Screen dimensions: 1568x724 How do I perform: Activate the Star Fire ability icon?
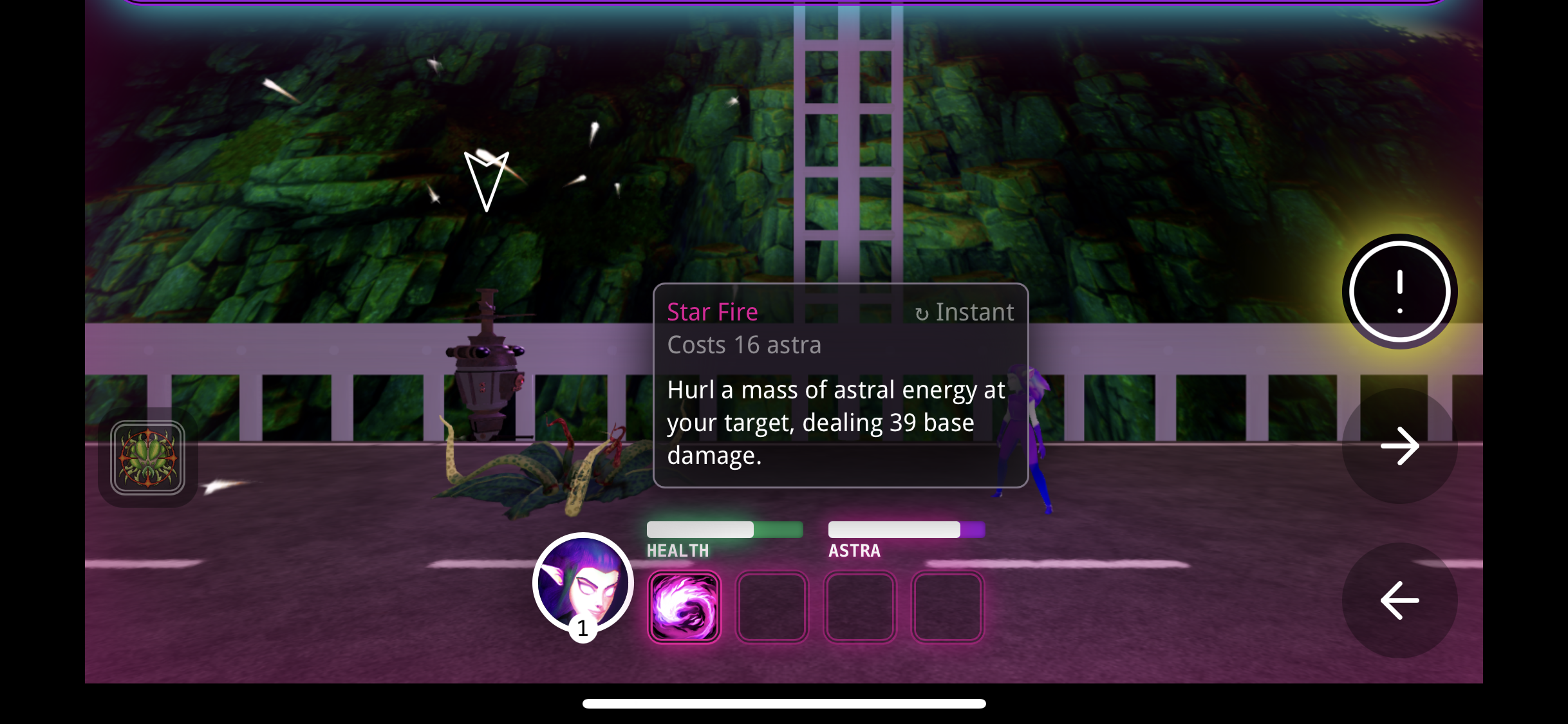684,607
